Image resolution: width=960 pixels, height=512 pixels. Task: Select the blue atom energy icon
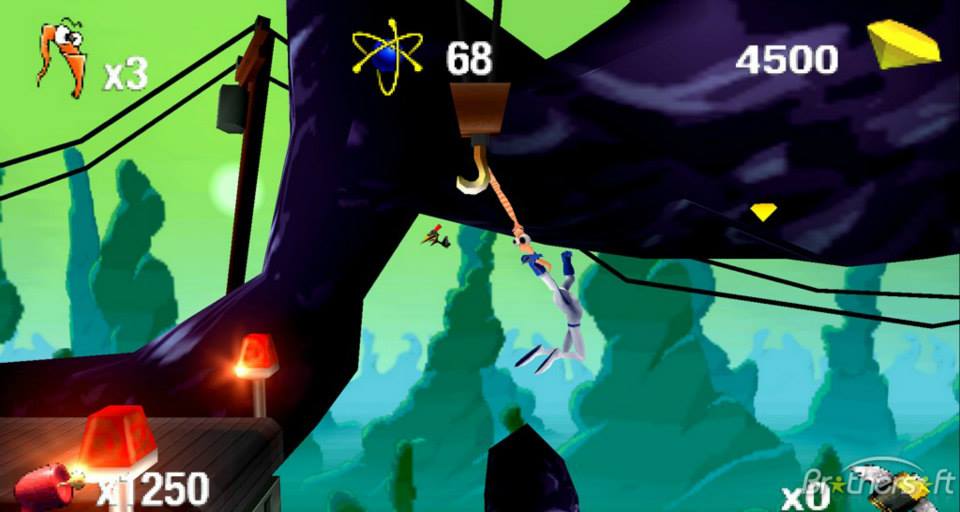click(387, 57)
